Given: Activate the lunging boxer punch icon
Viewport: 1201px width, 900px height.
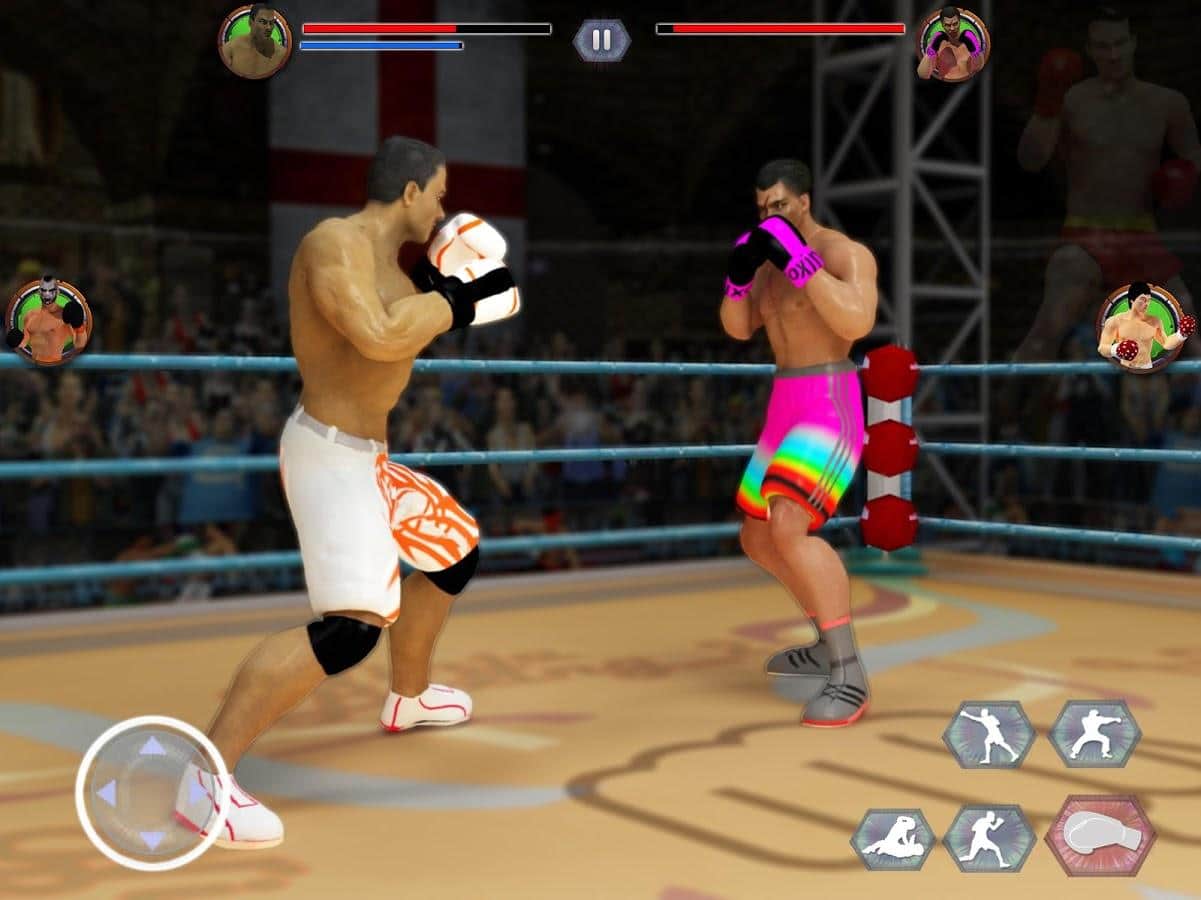Looking at the screenshot, I should pos(989,733).
